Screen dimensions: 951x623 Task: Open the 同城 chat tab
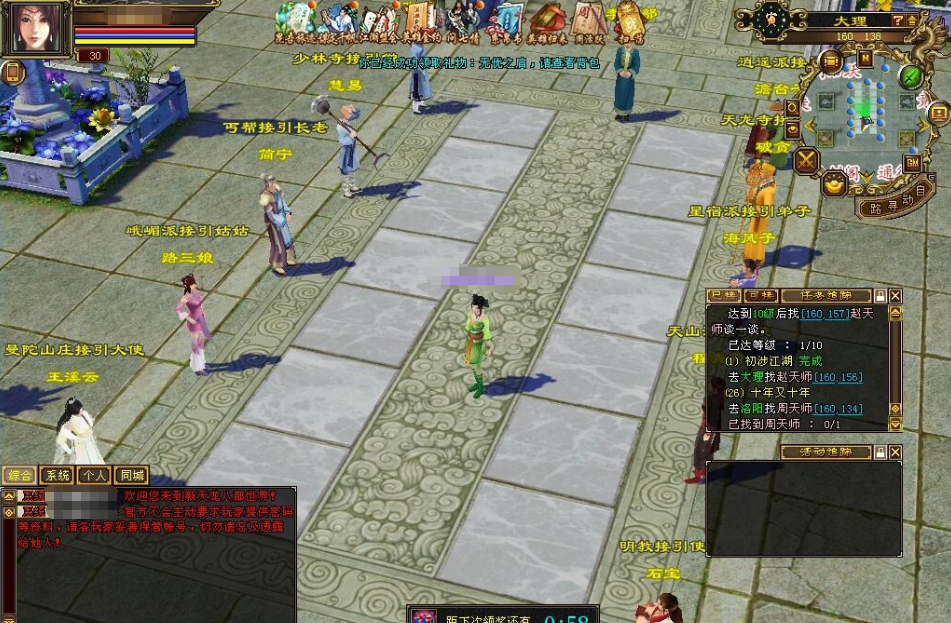click(x=130, y=476)
